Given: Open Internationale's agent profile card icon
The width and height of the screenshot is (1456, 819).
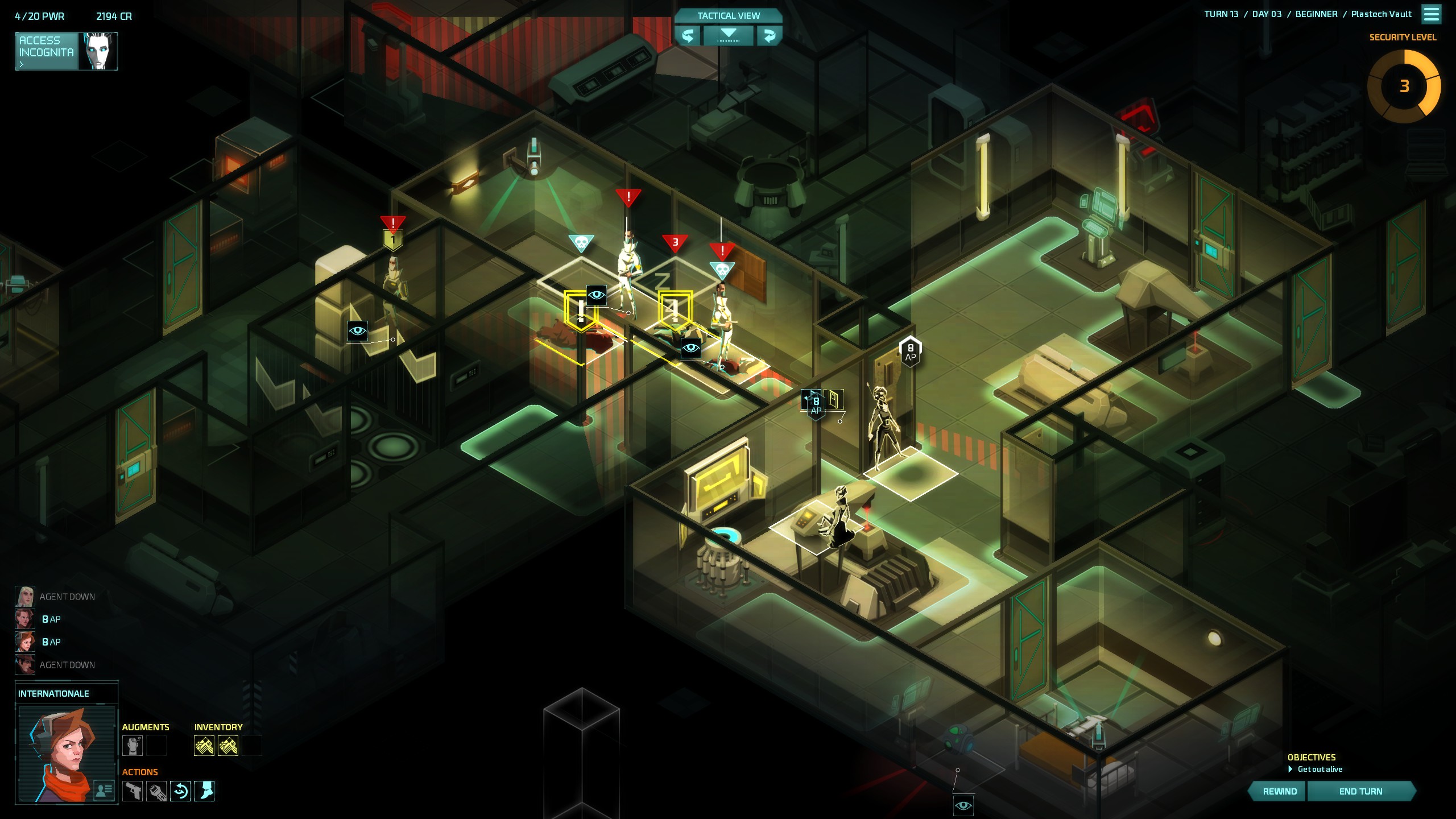Looking at the screenshot, I should [104, 789].
